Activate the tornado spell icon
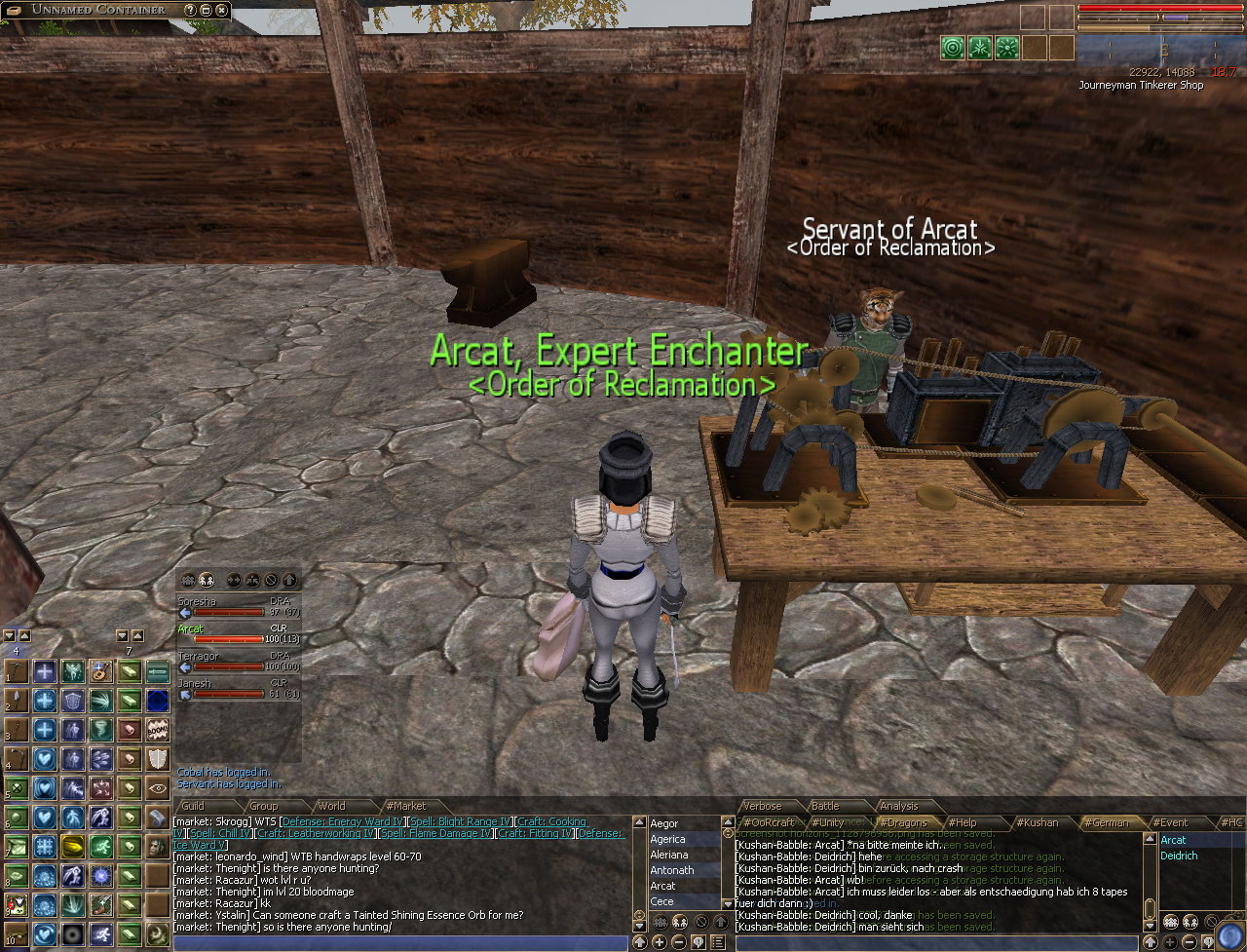1247x952 pixels. 101,729
